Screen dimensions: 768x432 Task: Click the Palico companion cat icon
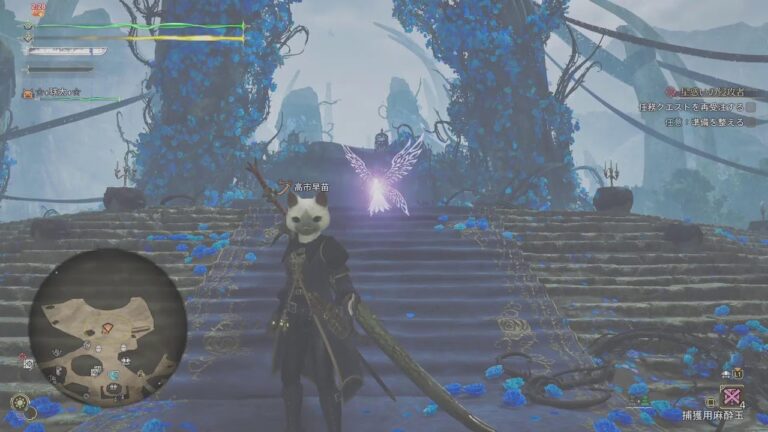point(29,94)
